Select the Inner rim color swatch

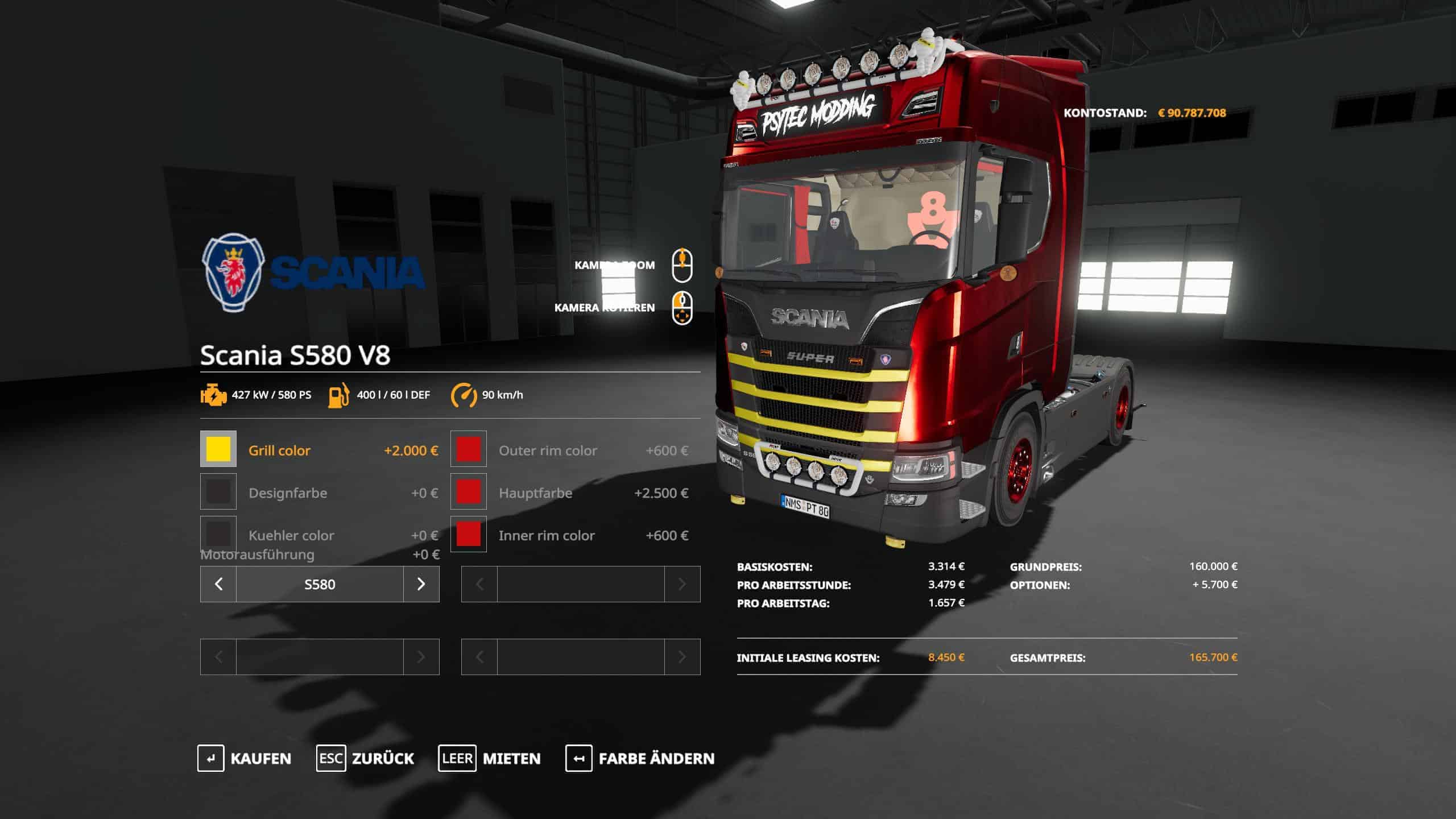click(469, 534)
